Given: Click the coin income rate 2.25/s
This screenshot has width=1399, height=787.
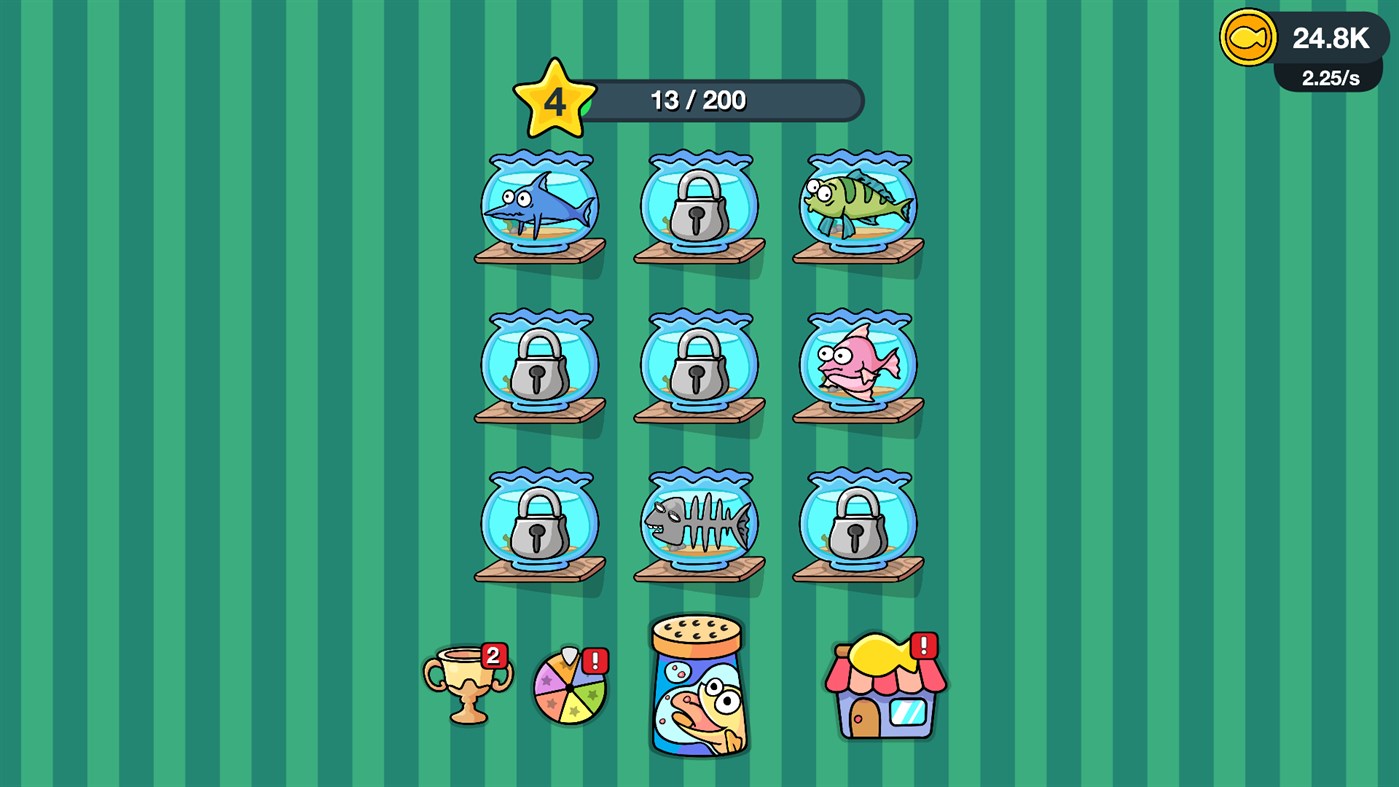Looking at the screenshot, I should pyautogui.click(x=1329, y=77).
